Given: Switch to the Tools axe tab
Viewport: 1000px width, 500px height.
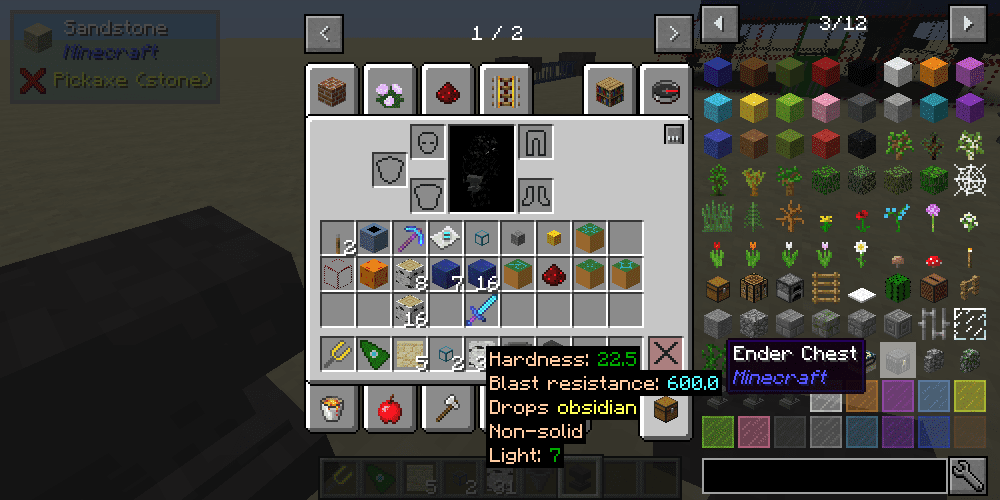Looking at the screenshot, I should [x=447, y=408].
